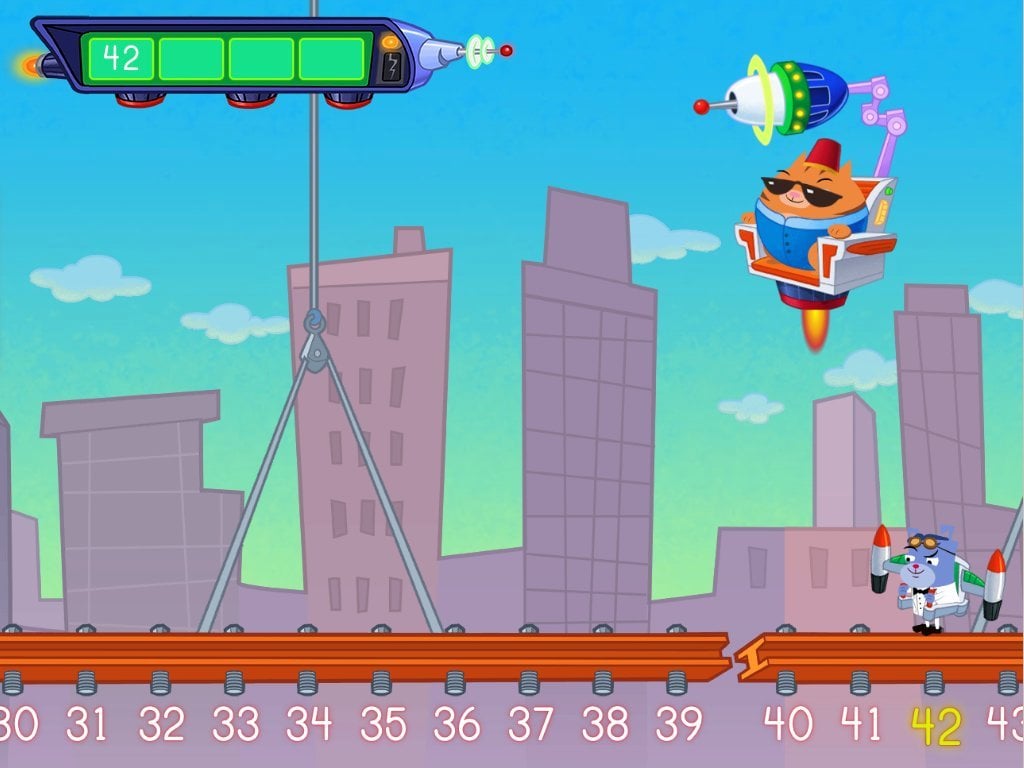Select number 39 on the number line
The width and height of the screenshot is (1024, 768).
(x=678, y=724)
